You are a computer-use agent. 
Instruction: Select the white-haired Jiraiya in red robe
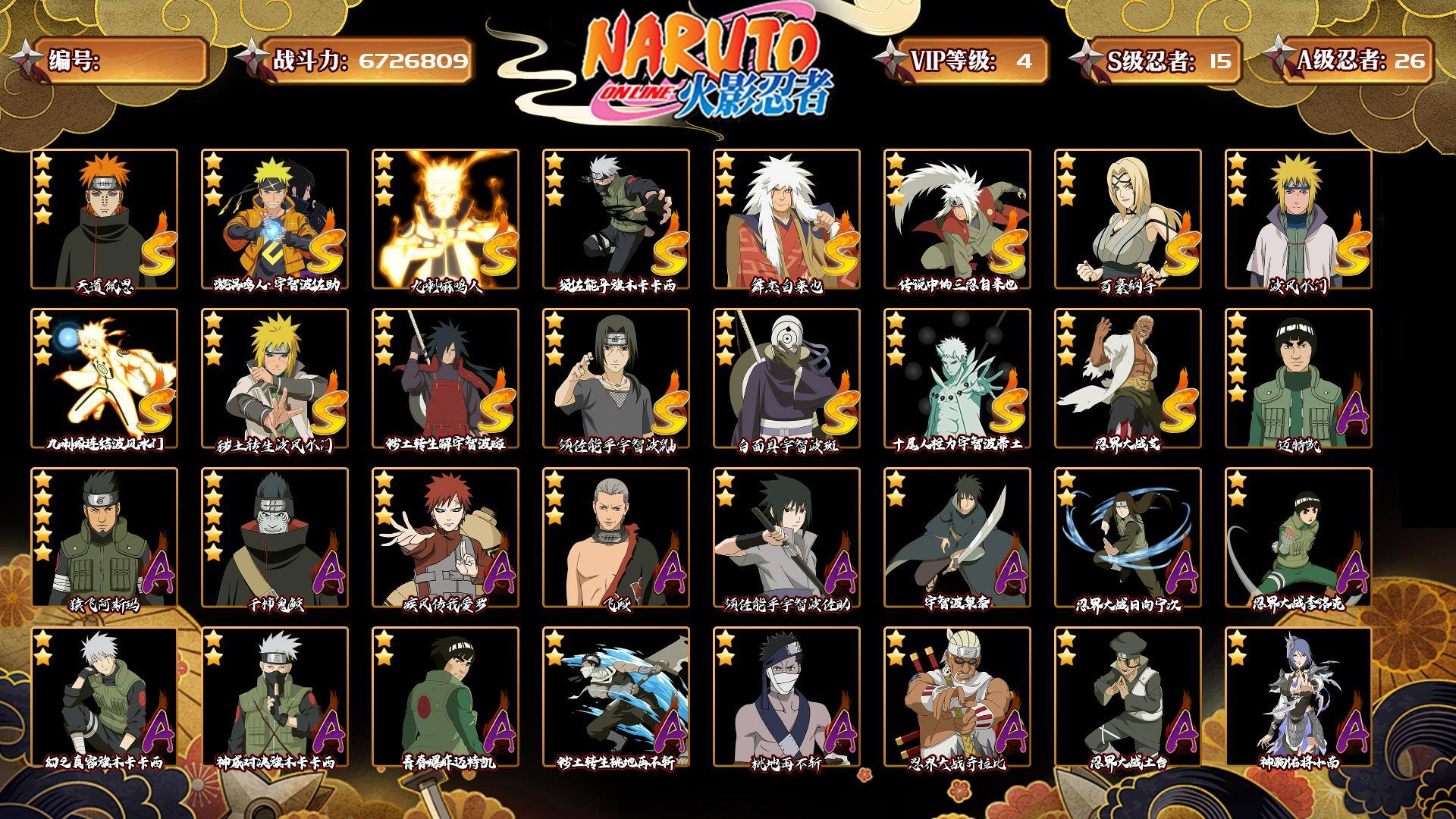click(786, 218)
